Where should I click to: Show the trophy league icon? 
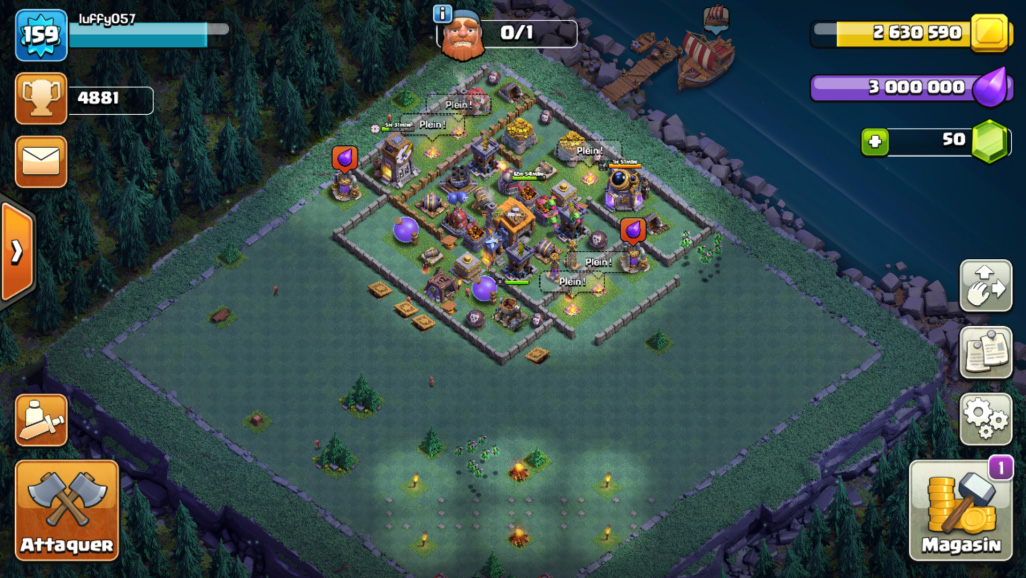pos(41,99)
